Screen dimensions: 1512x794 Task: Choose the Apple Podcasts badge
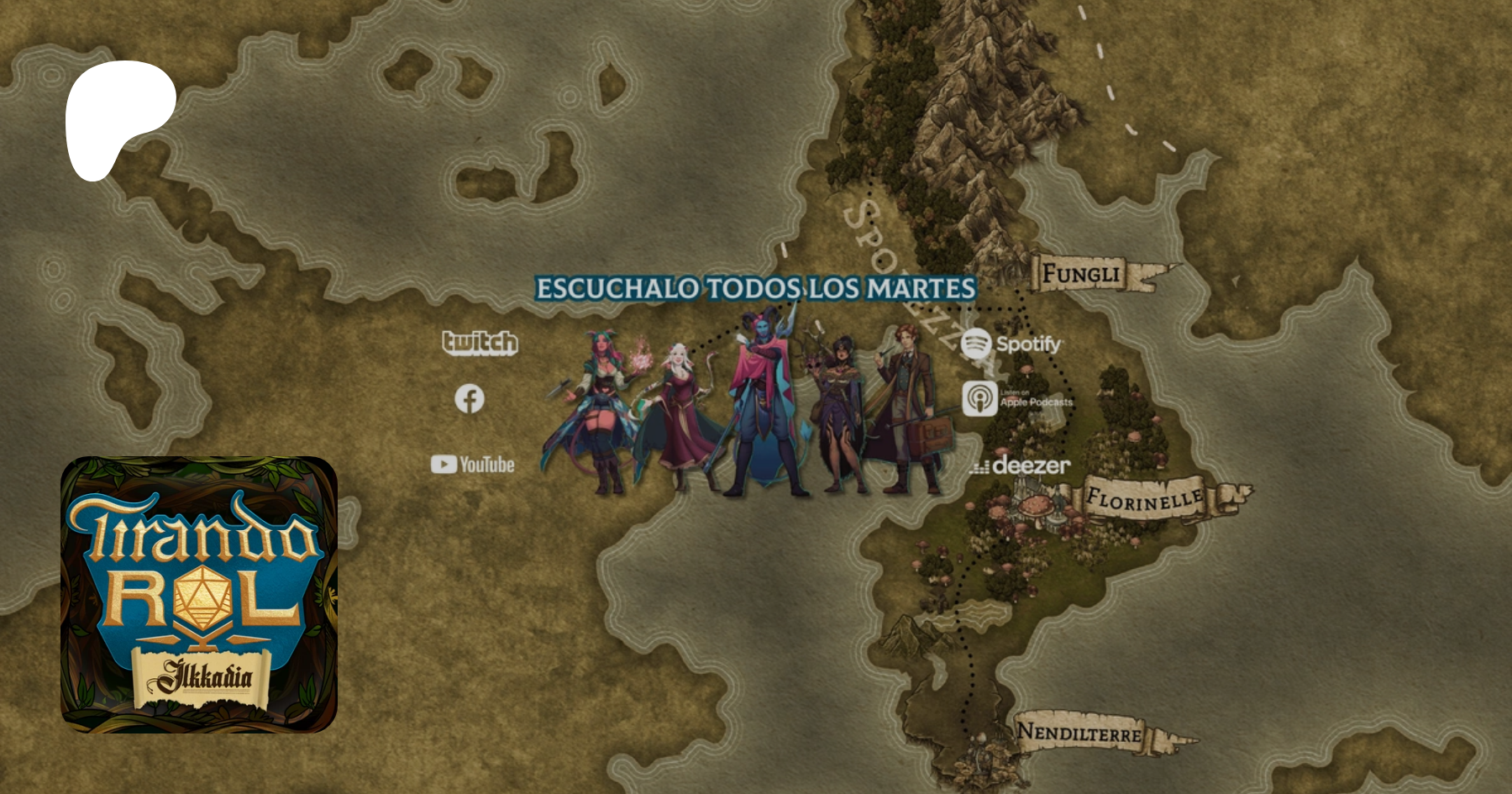click(x=1017, y=399)
